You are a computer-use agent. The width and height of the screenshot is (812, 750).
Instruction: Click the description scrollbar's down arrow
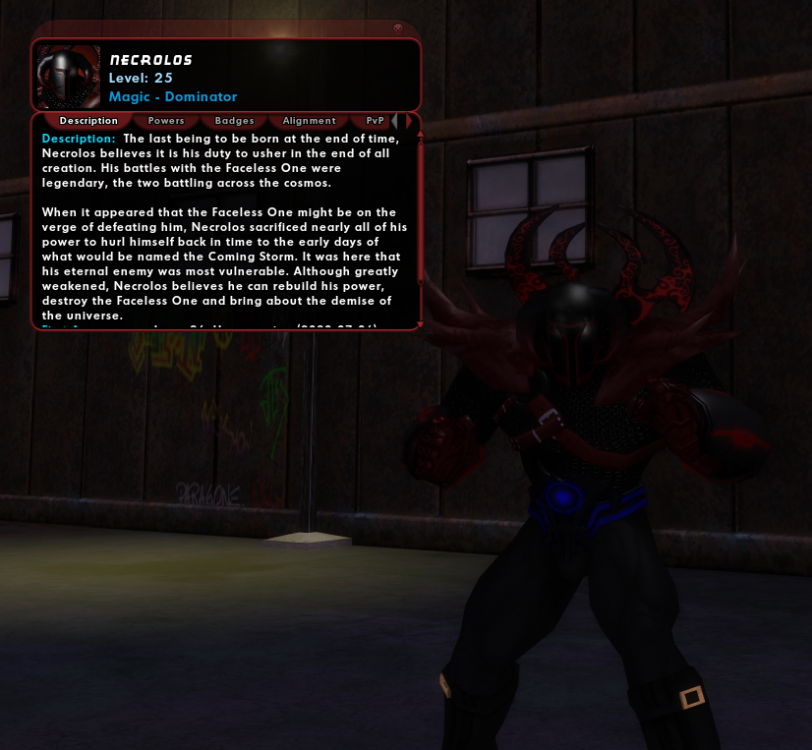coord(420,324)
